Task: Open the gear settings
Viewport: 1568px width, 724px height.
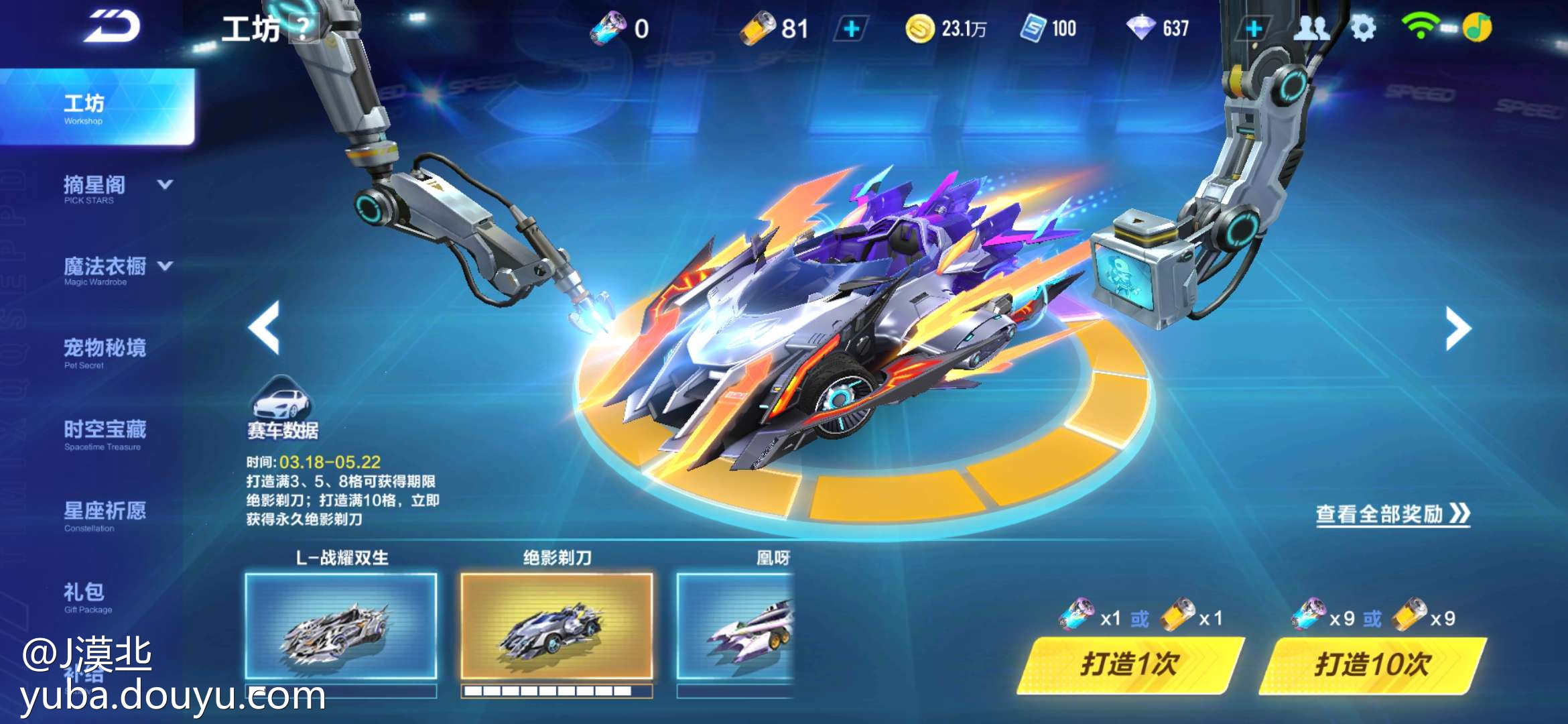Action: point(1363,28)
